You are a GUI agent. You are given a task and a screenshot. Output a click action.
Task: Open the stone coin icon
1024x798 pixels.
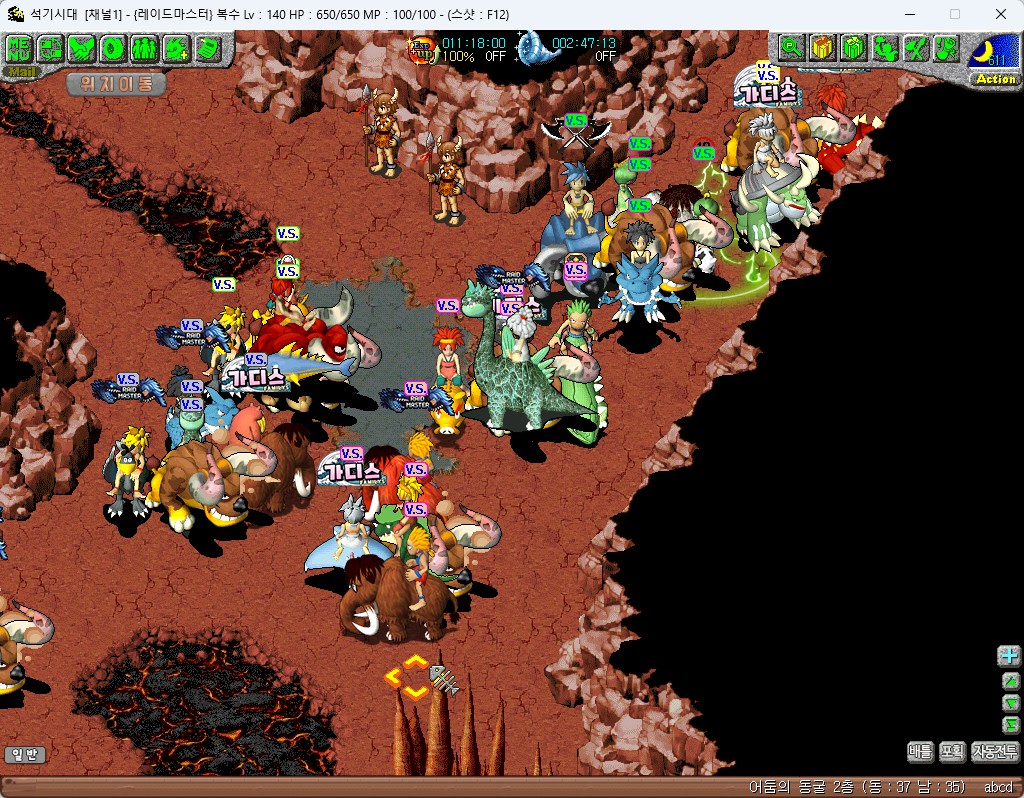[113, 47]
